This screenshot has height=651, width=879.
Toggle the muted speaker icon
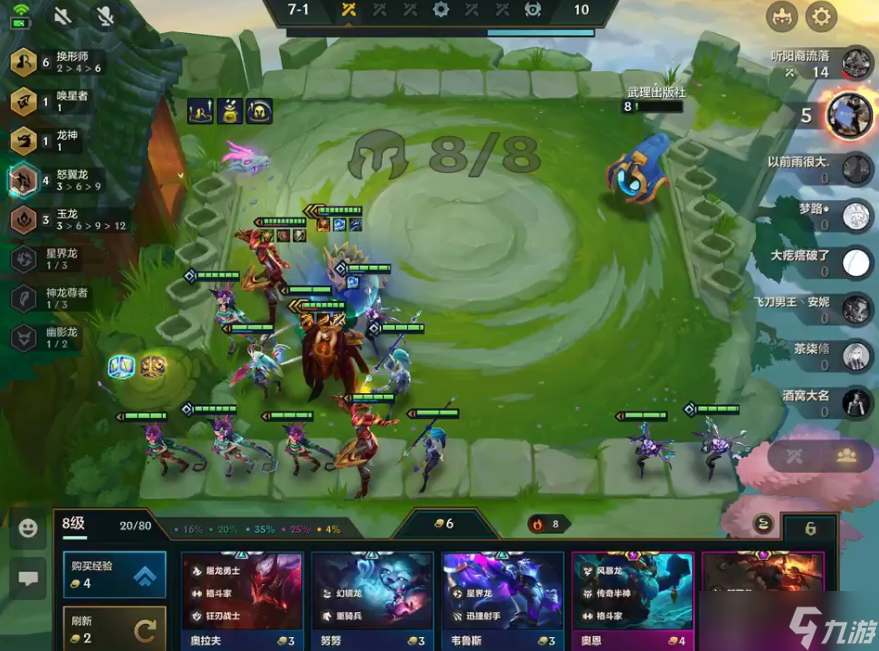pyautogui.click(x=62, y=16)
